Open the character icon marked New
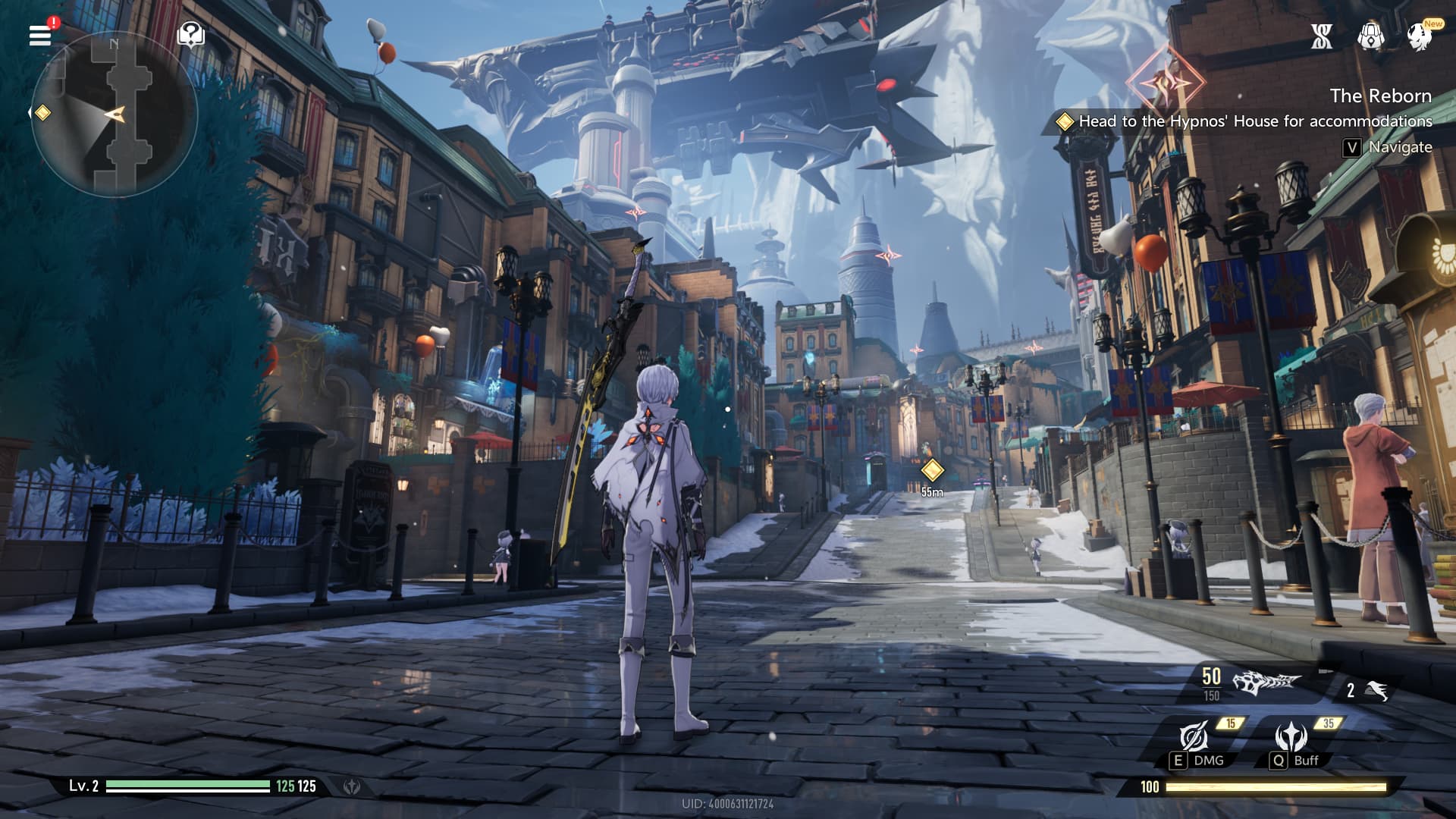 [x=1419, y=36]
